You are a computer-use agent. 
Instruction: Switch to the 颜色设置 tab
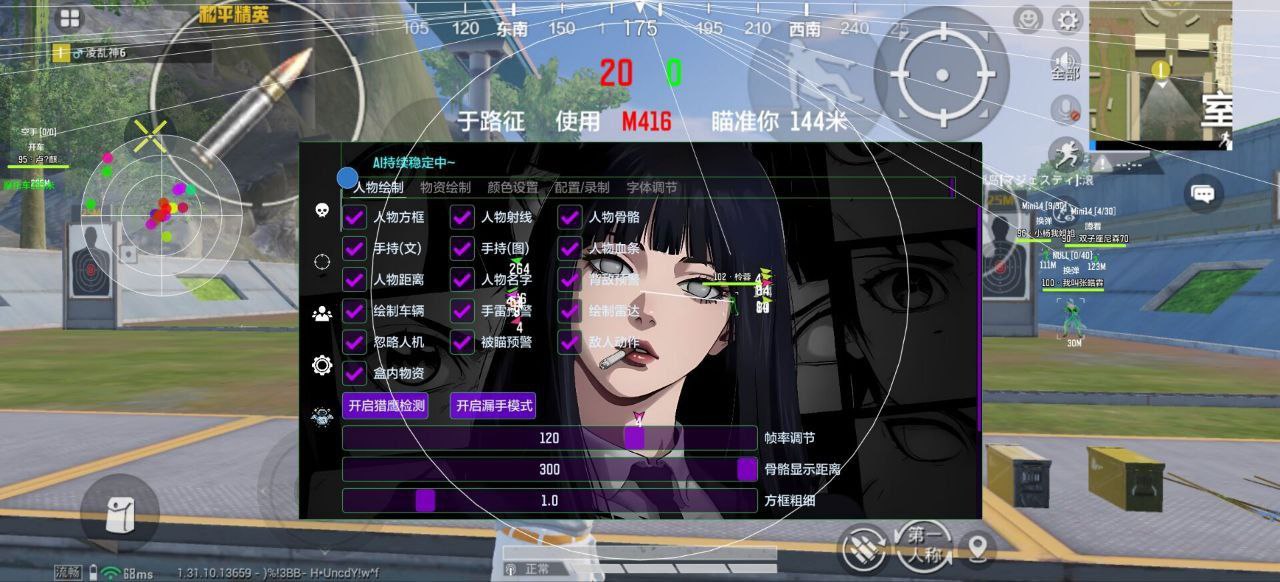click(x=512, y=187)
